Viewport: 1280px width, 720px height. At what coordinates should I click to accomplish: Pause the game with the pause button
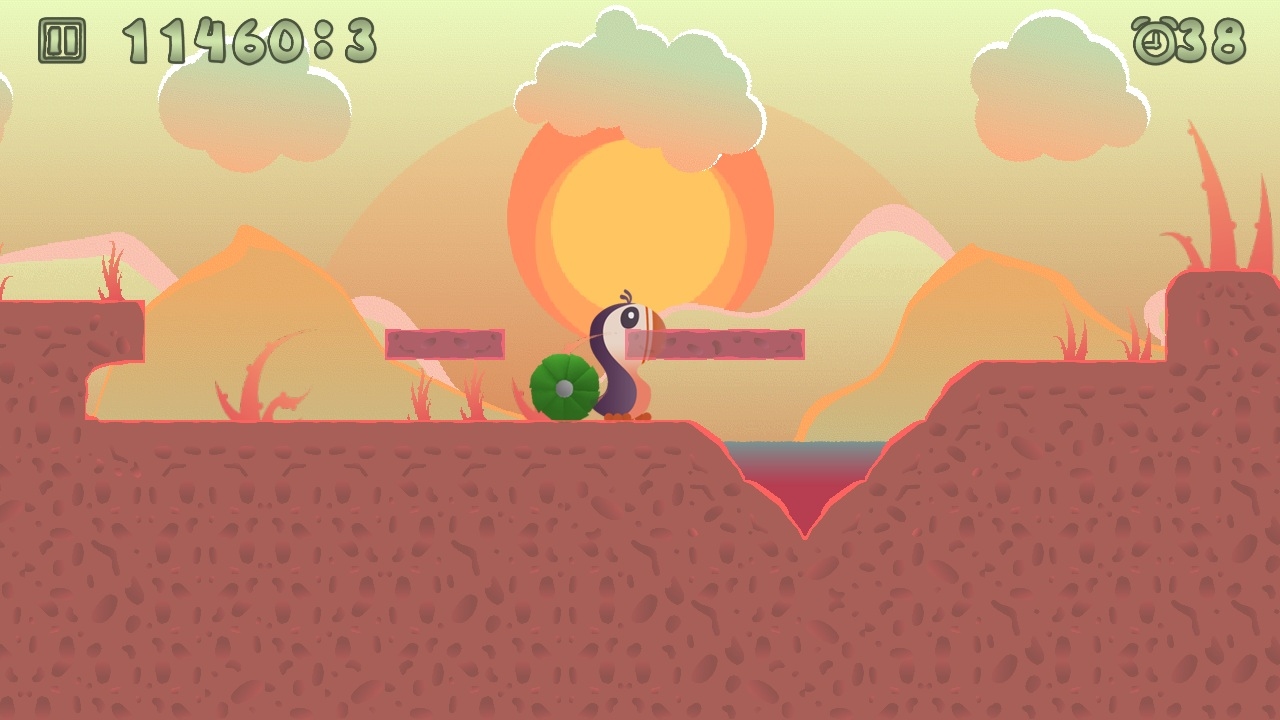62,41
